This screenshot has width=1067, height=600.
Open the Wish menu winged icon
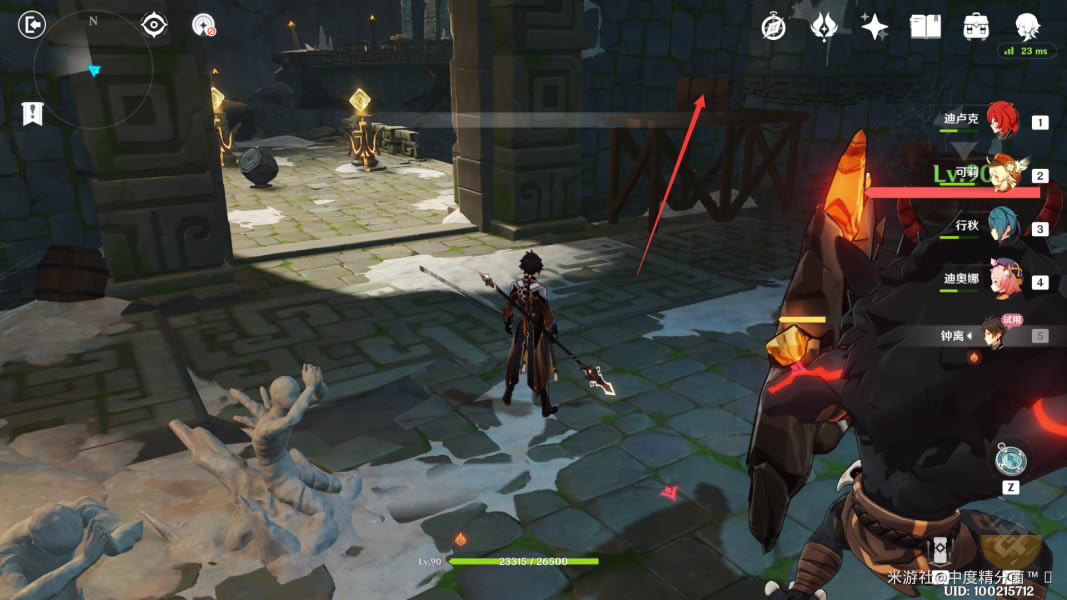pyautogui.click(x=823, y=27)
